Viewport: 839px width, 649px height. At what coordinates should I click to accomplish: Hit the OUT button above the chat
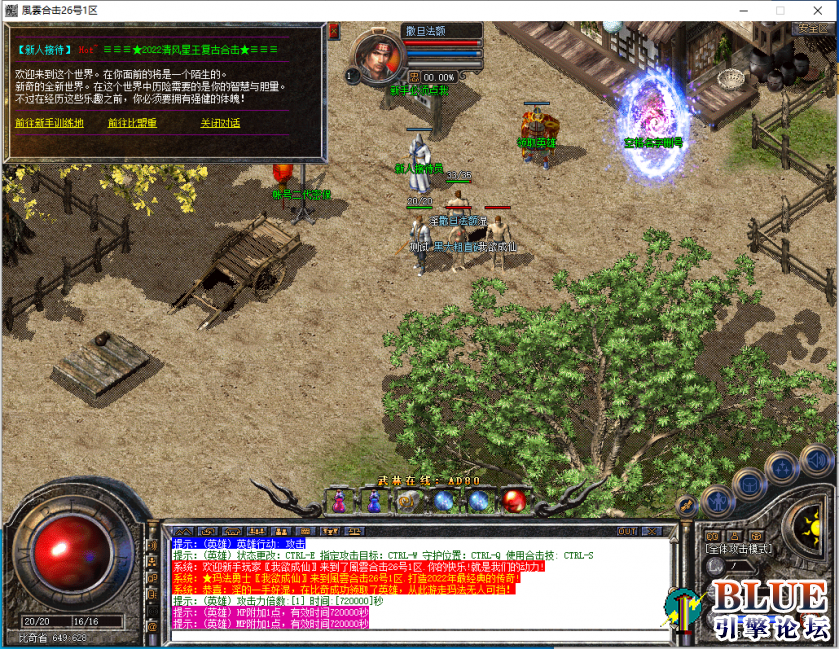(627, 530)
